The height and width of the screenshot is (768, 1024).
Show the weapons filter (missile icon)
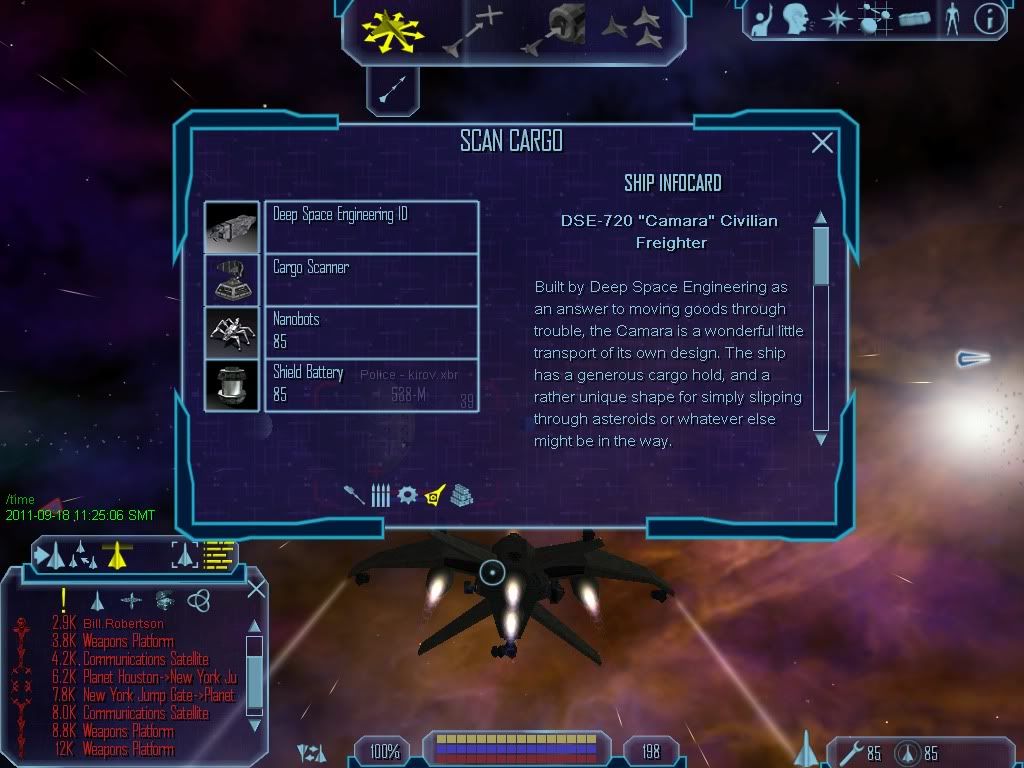(355, 495)
